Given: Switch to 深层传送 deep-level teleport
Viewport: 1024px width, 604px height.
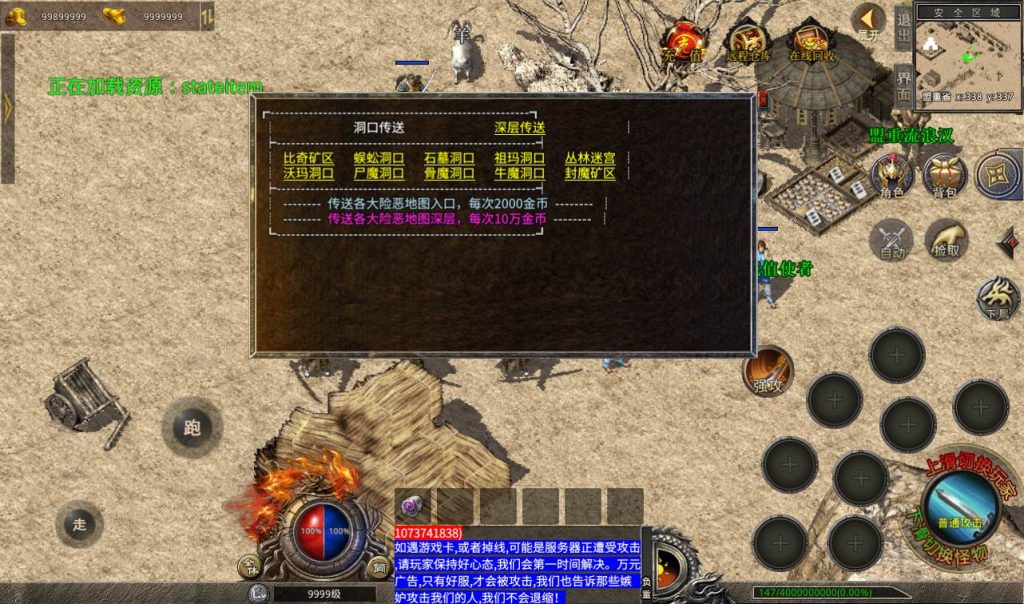Looking at the screenshot, I should 520,128.
